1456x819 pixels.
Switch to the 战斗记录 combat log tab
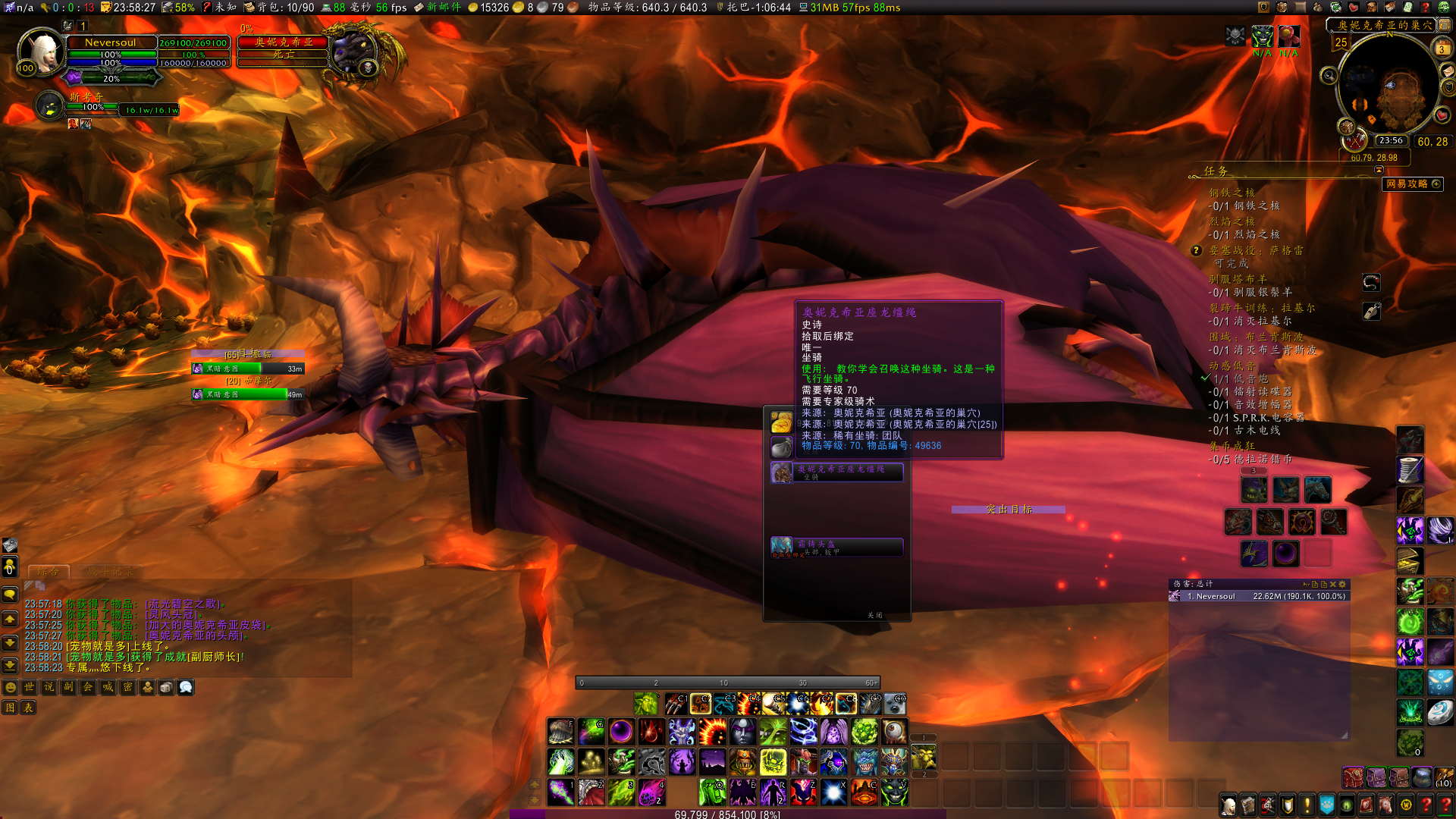110,572
